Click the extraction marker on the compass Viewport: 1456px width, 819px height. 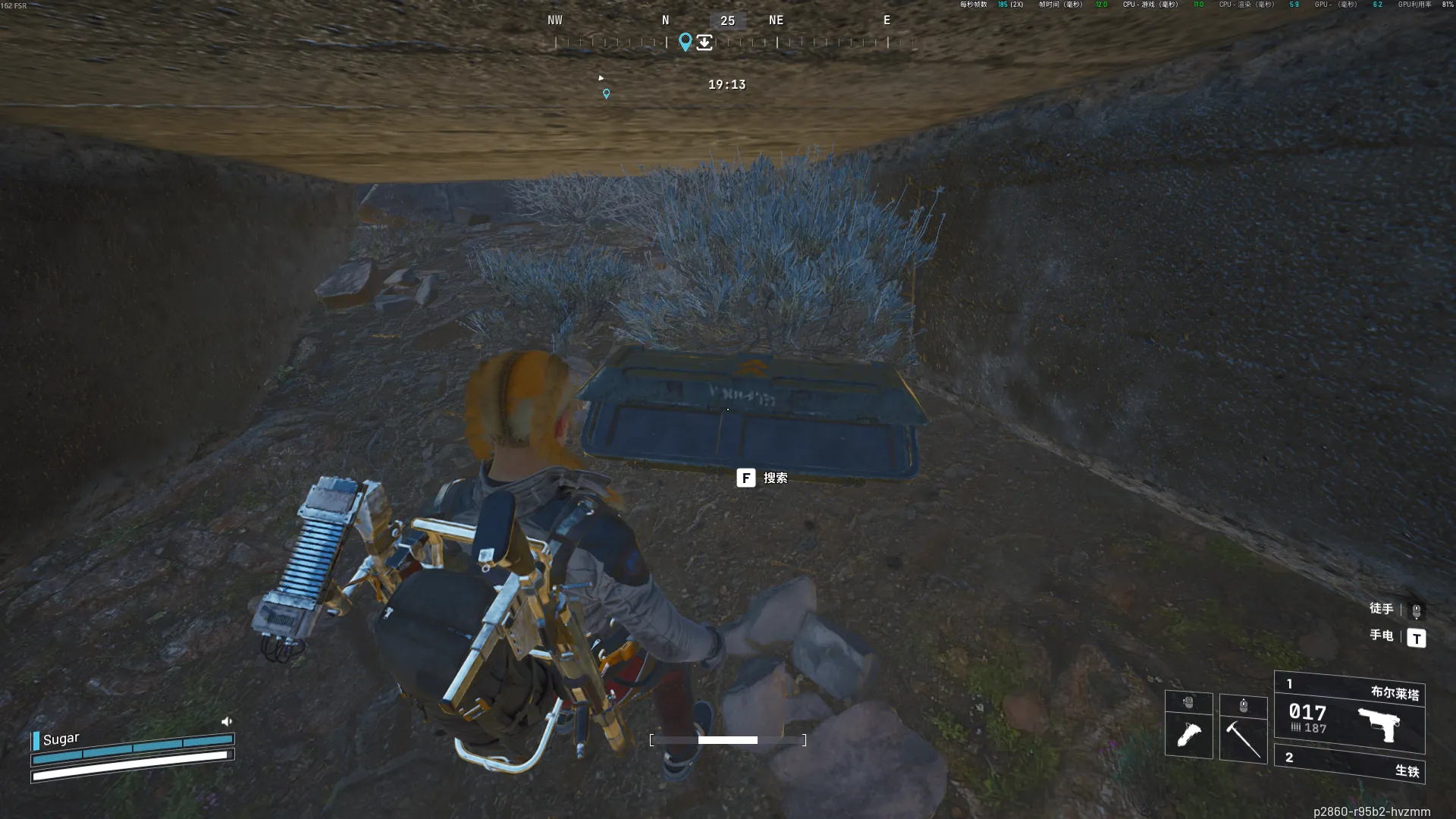[704, 42]
